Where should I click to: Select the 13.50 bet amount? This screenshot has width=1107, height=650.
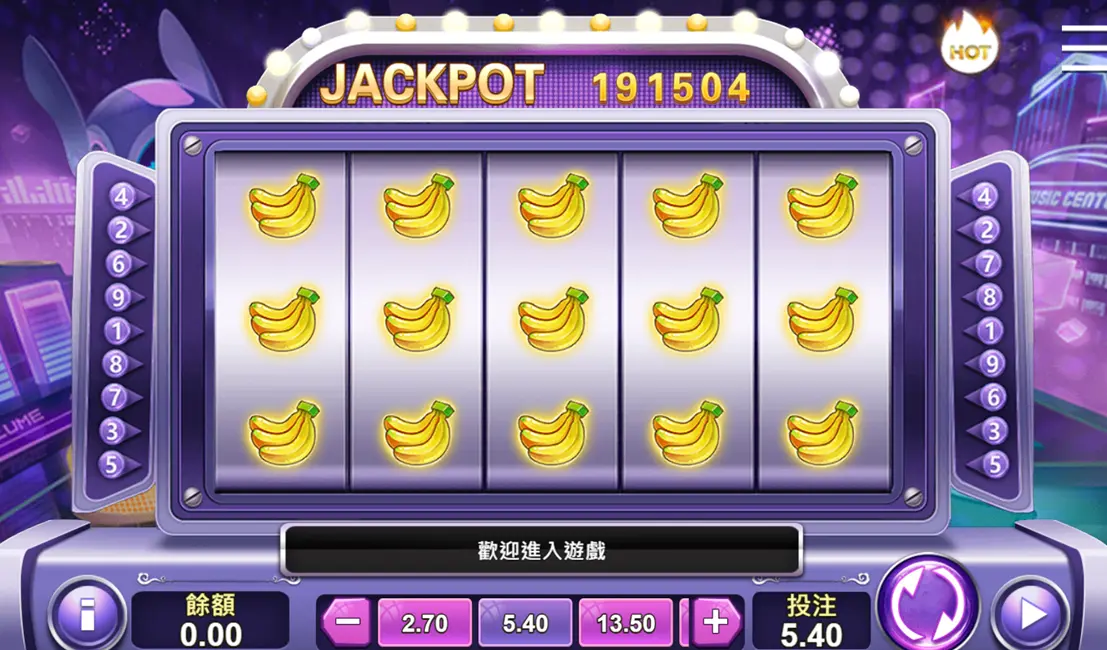pyautogui.click(x=626, y=623)
